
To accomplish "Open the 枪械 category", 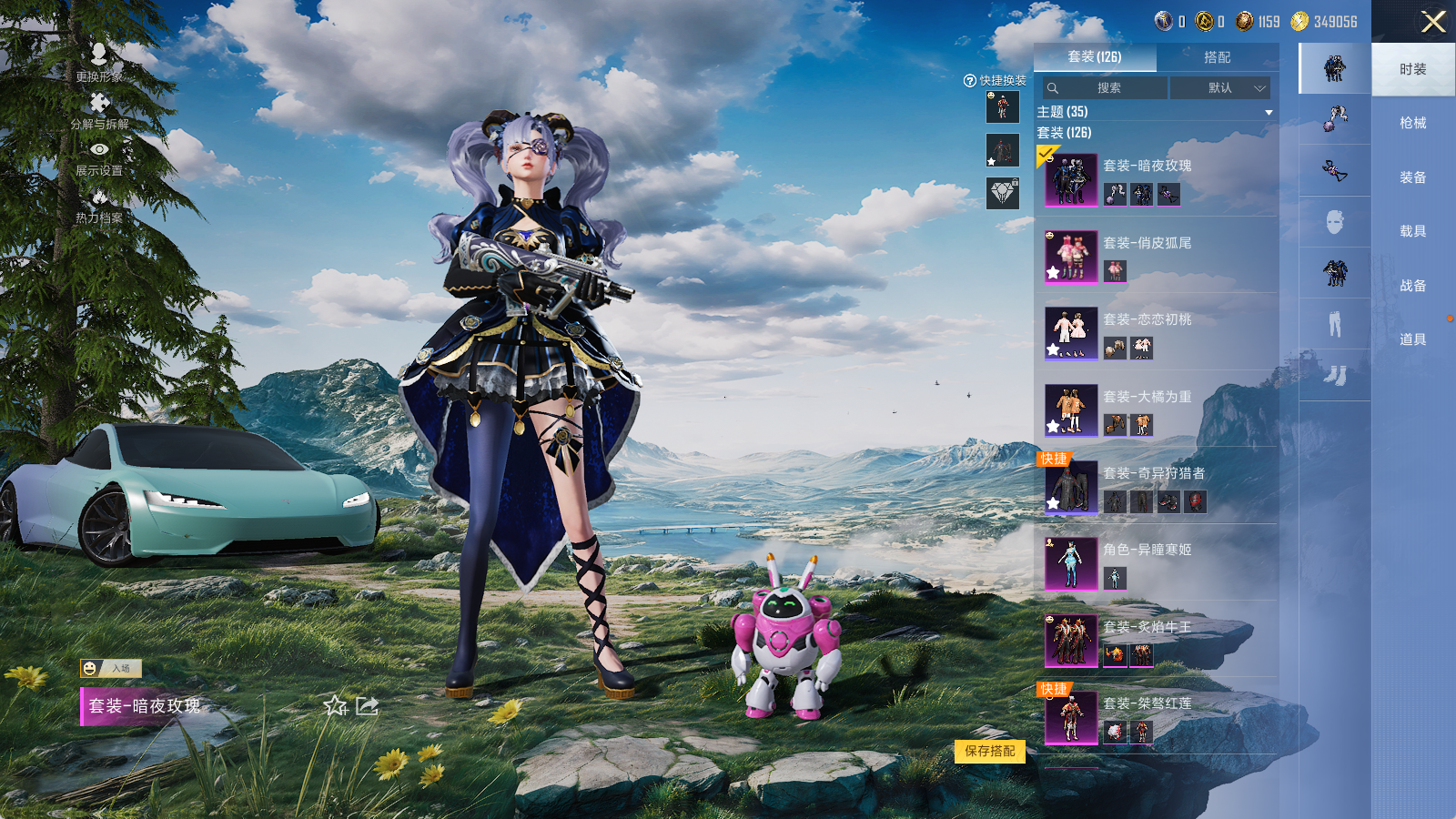I will pyautogui.click(x=1412, y=123).
